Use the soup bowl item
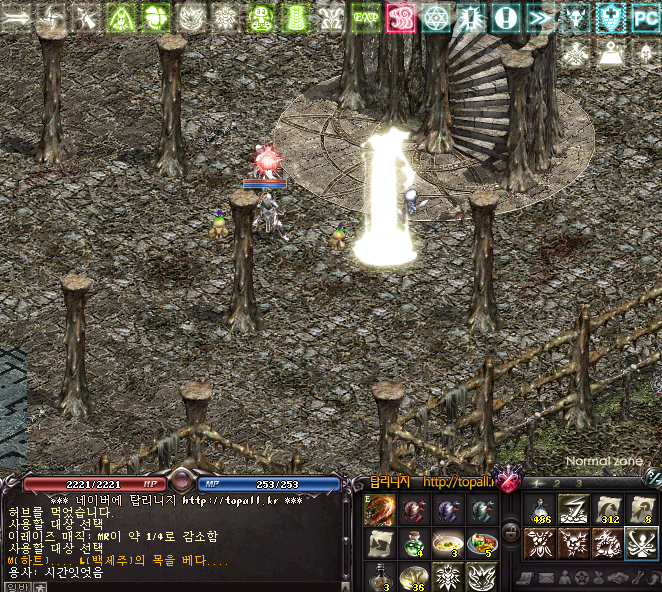This screenshot has height=592, width=662. 446,543
